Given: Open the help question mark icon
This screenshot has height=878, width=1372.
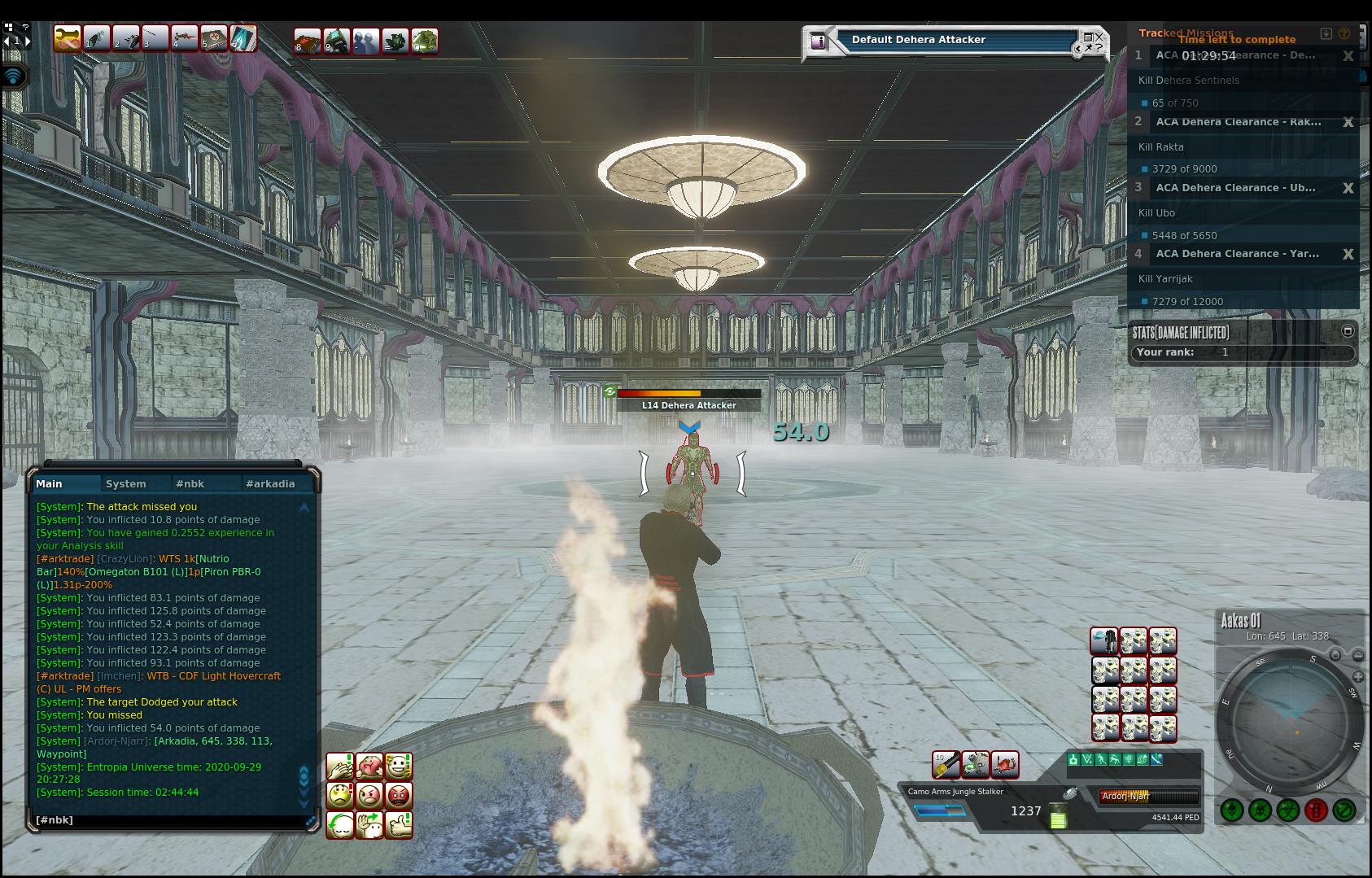Looking at the screenshot, I should (x=25, y=27).
